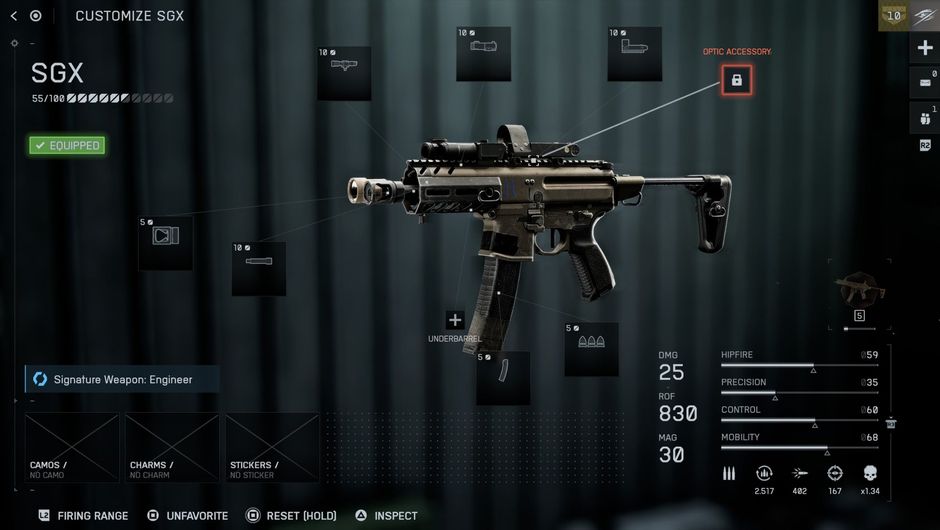Open the squad icon in the sidebar

point(924,116)
